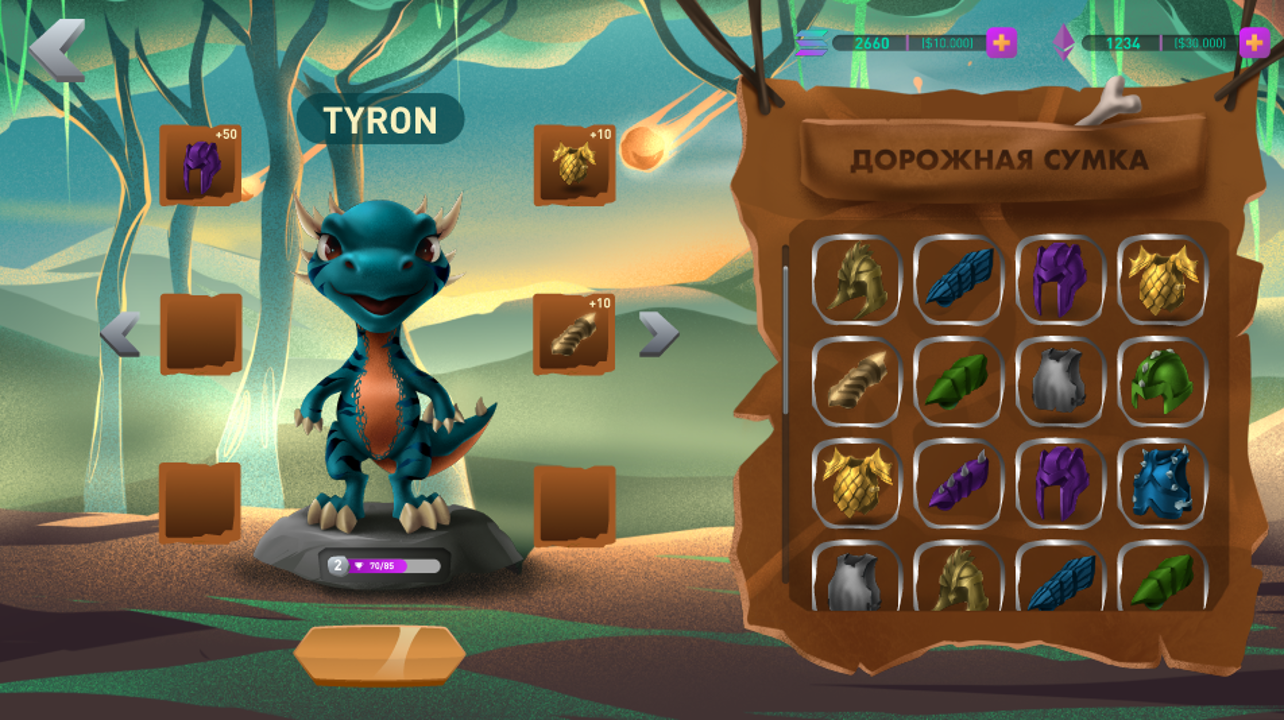The image size is (1284, 720).
Task: Click the travel bag's scrollbar
Action: (786, 330)
